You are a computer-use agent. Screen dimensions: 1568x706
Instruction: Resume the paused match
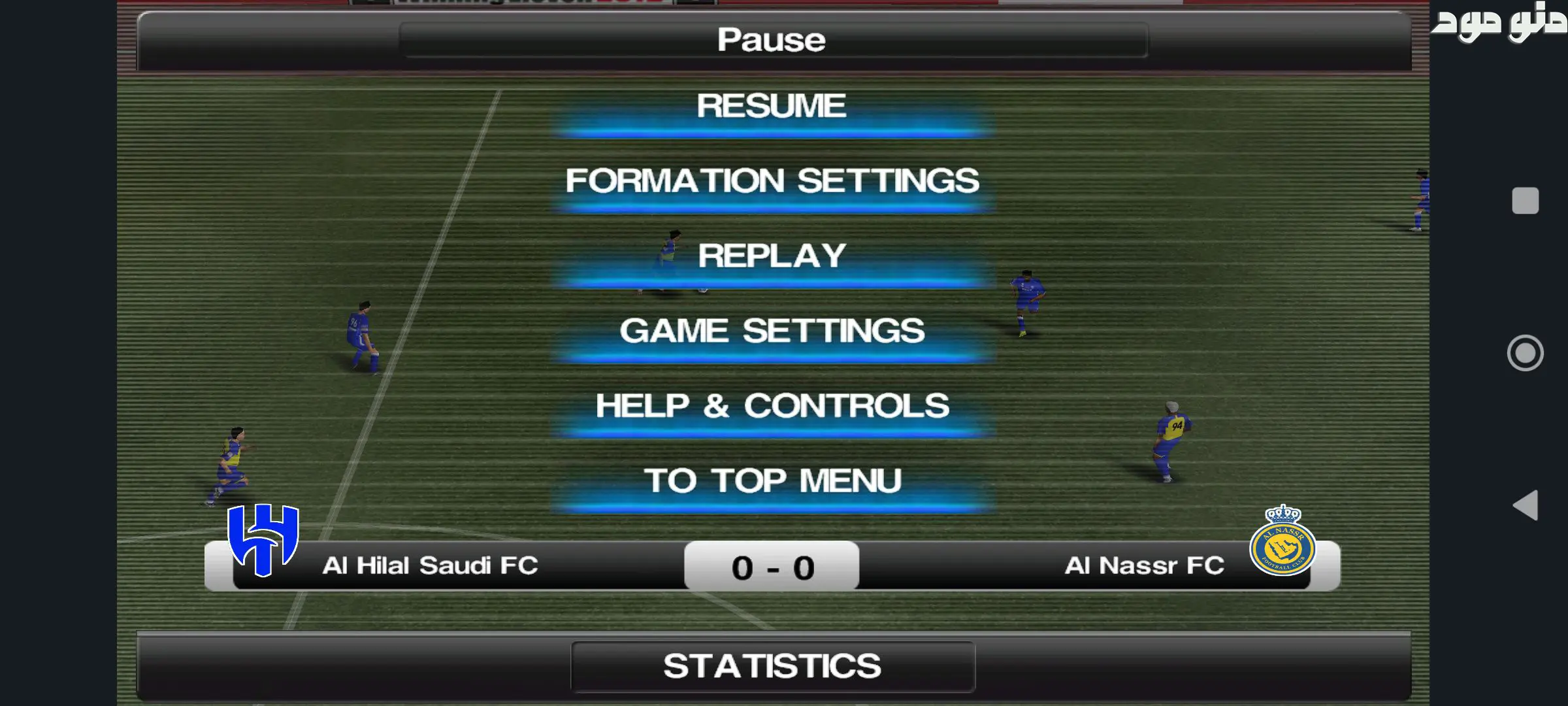[772, 108]
